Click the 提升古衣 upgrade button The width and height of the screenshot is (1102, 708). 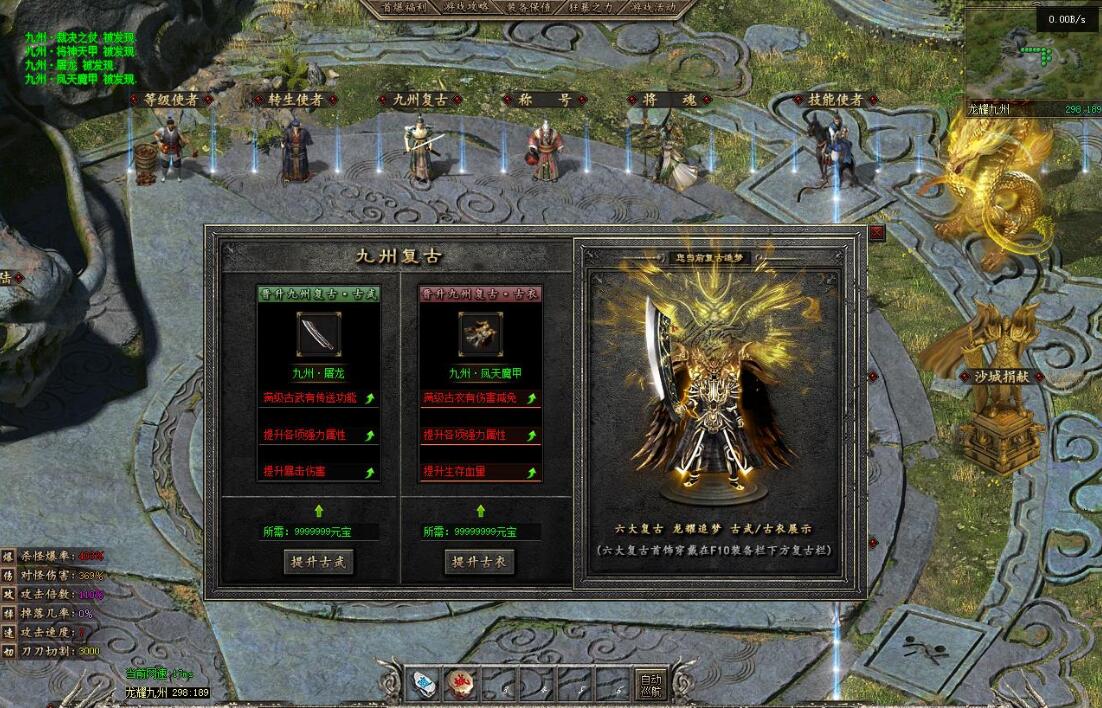(479, 561)
